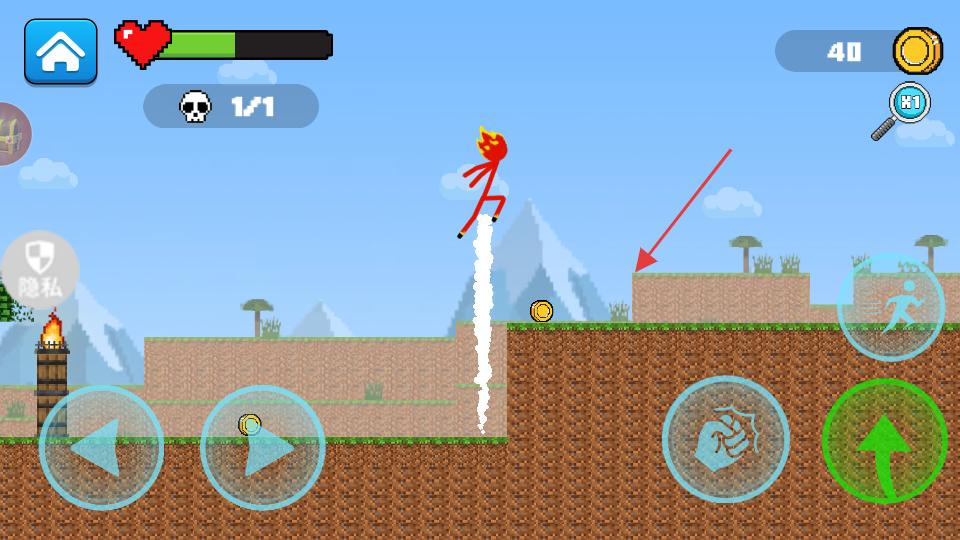Open the treasure chest icon

pos(12,134)
